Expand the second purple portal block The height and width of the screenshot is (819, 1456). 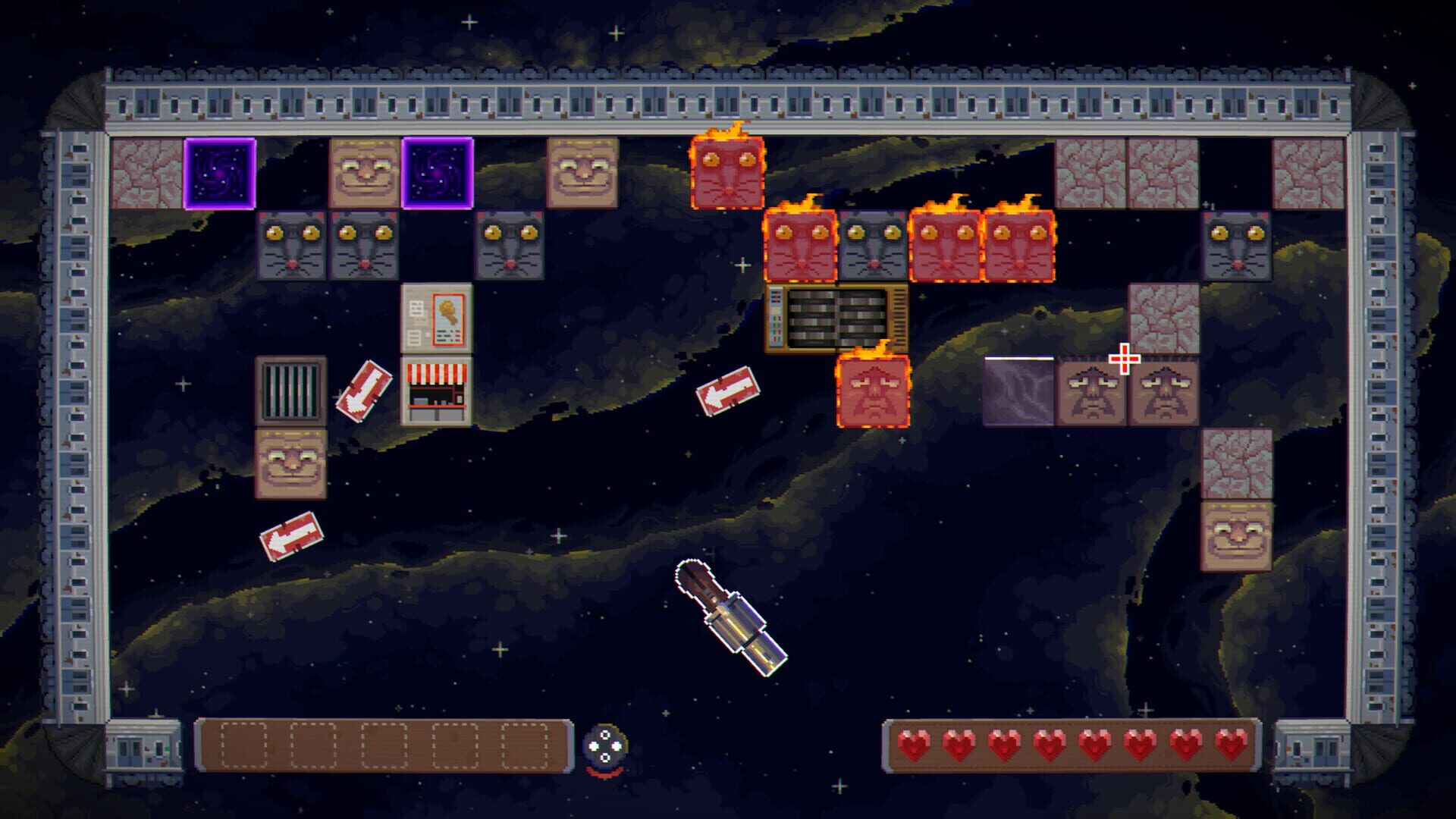(x=436, y=174)
